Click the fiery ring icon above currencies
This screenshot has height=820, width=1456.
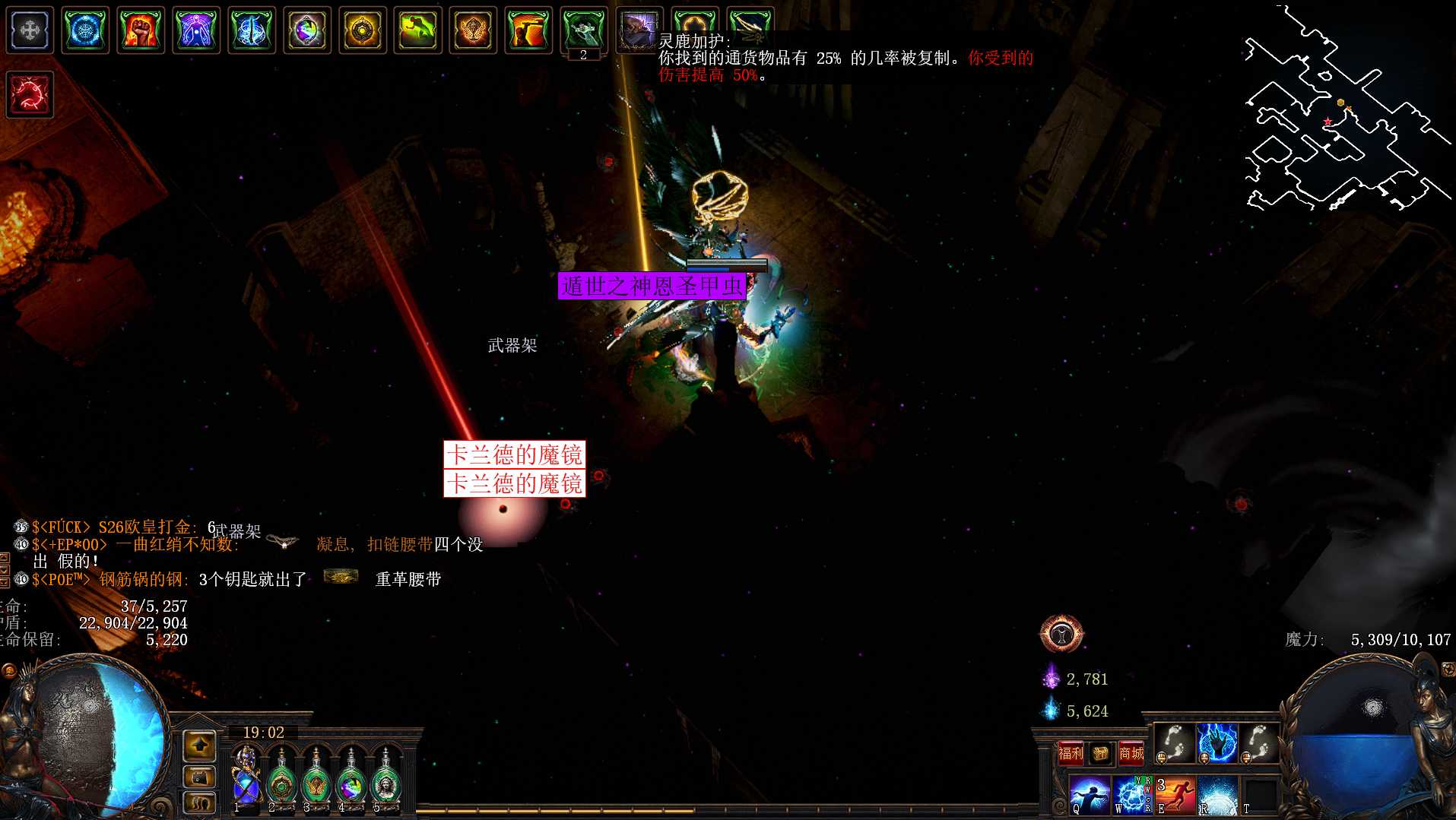tap(1061, 634)
